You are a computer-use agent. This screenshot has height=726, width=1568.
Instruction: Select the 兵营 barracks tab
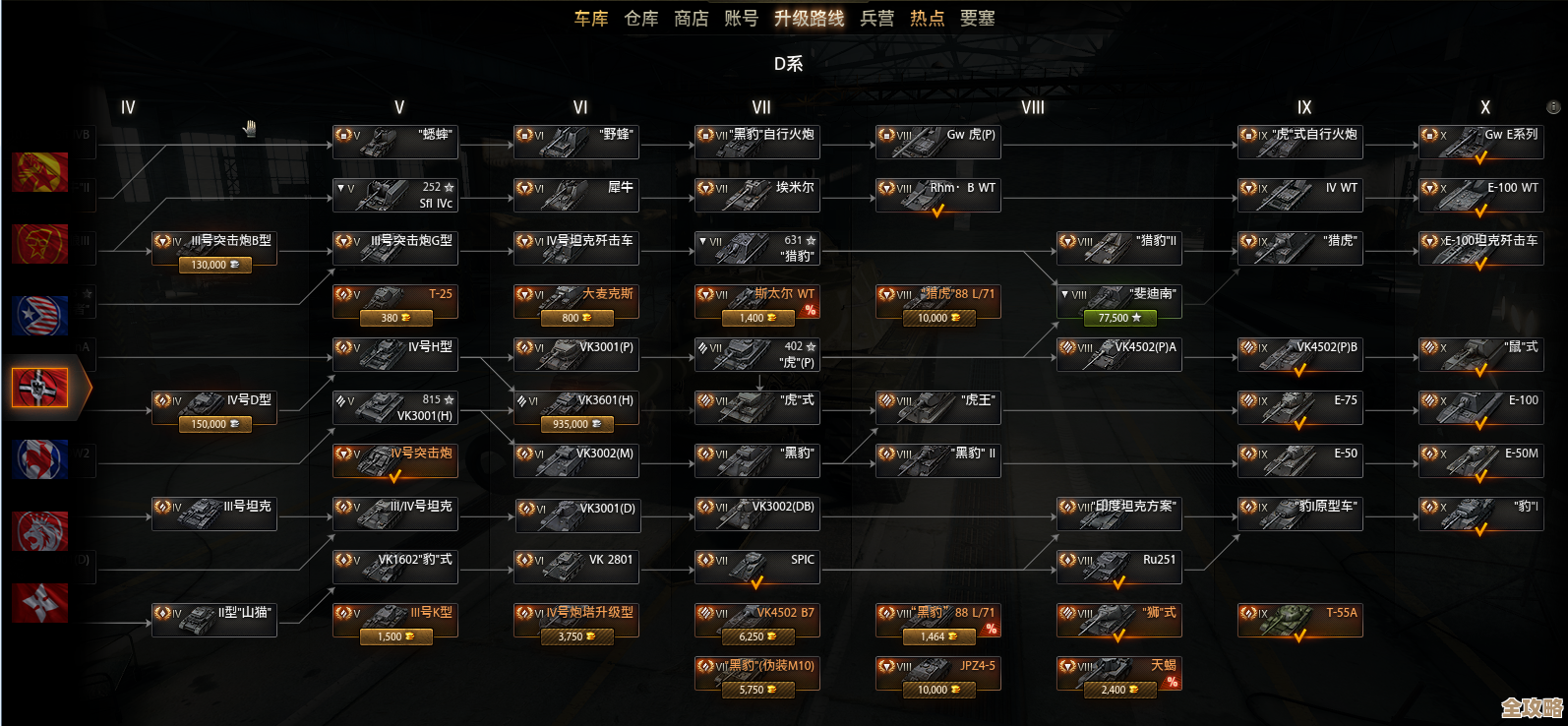point(876,19)
